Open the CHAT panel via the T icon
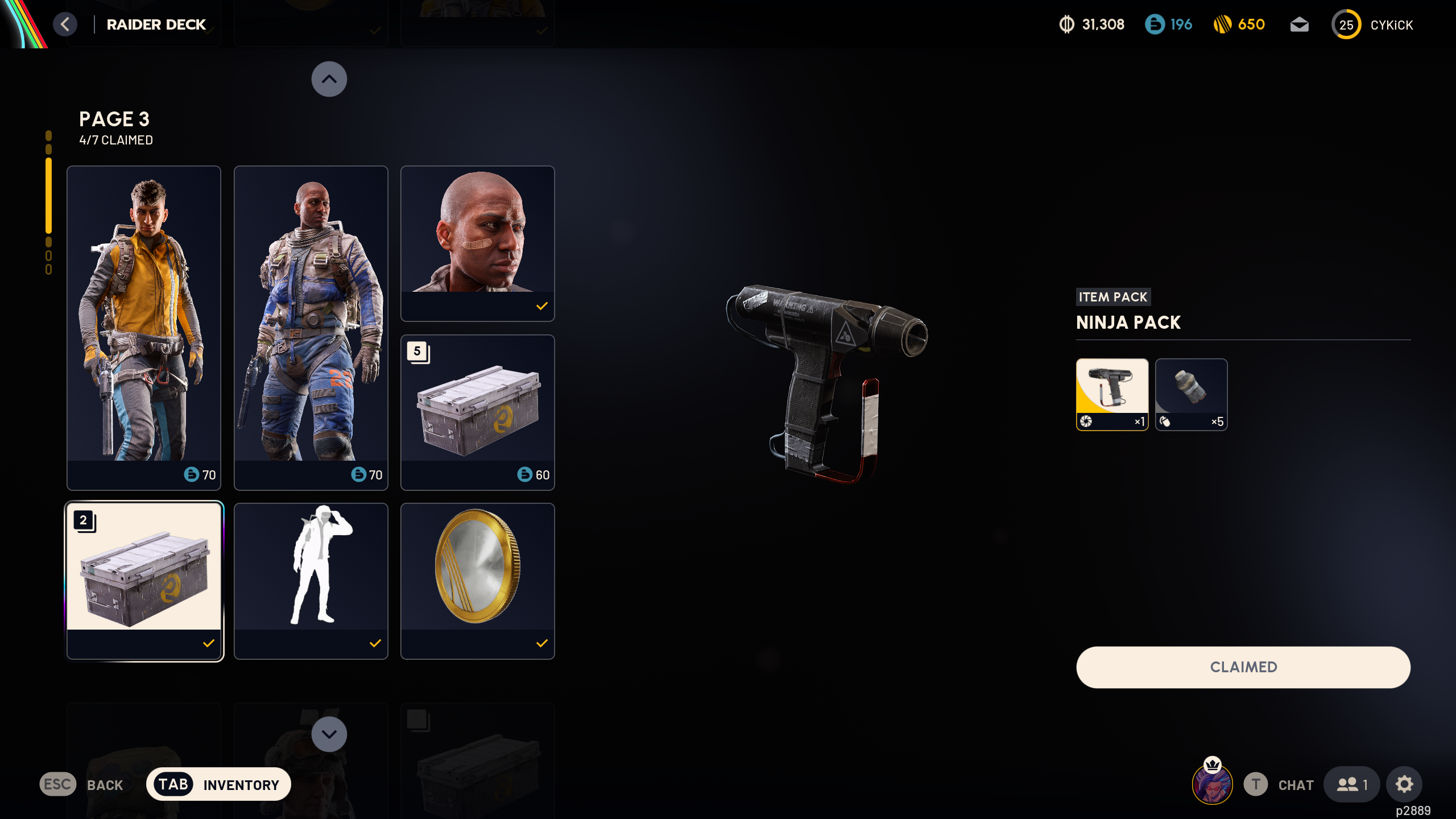Screen dimensions: 1456x819 (1256, 784)
